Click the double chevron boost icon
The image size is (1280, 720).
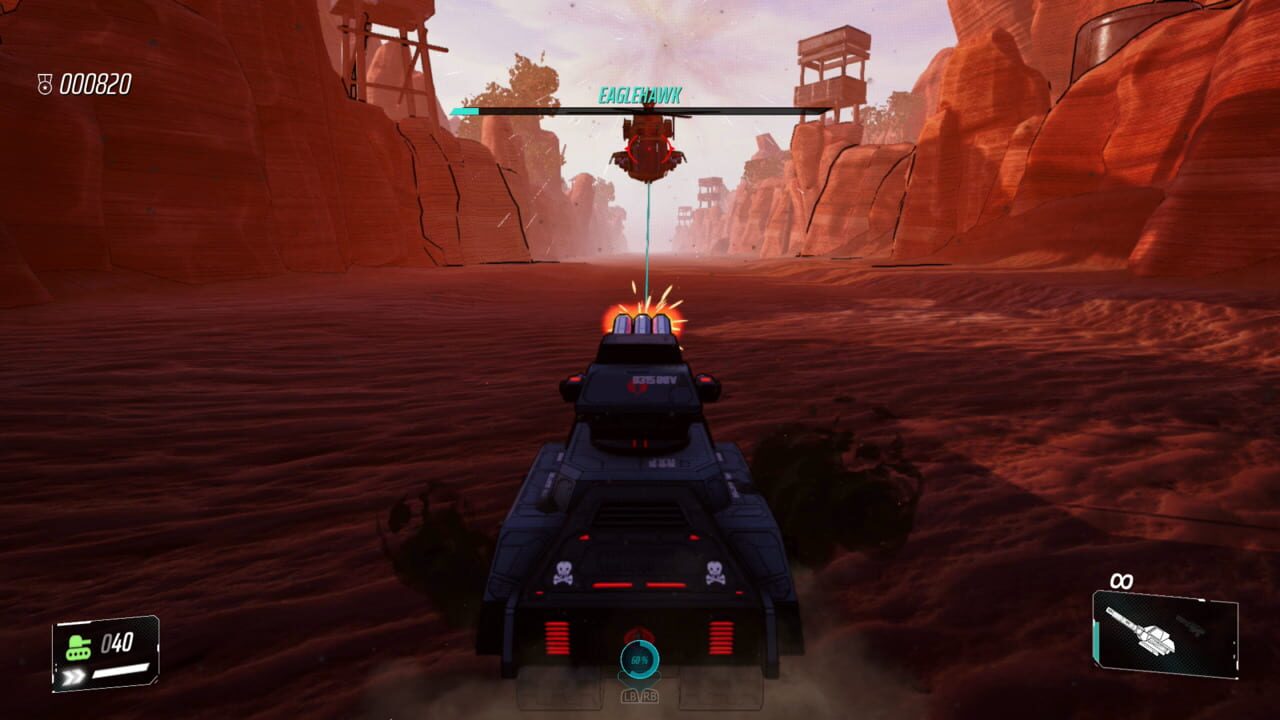pyautogui.click(x=74, y=674)
